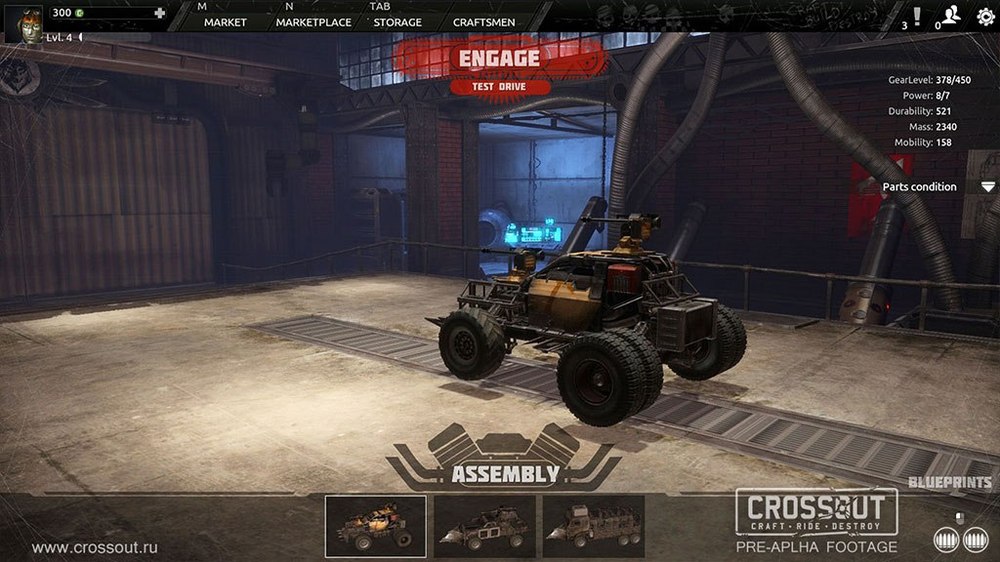Open the Assembly mode

(x=504, y=473)
